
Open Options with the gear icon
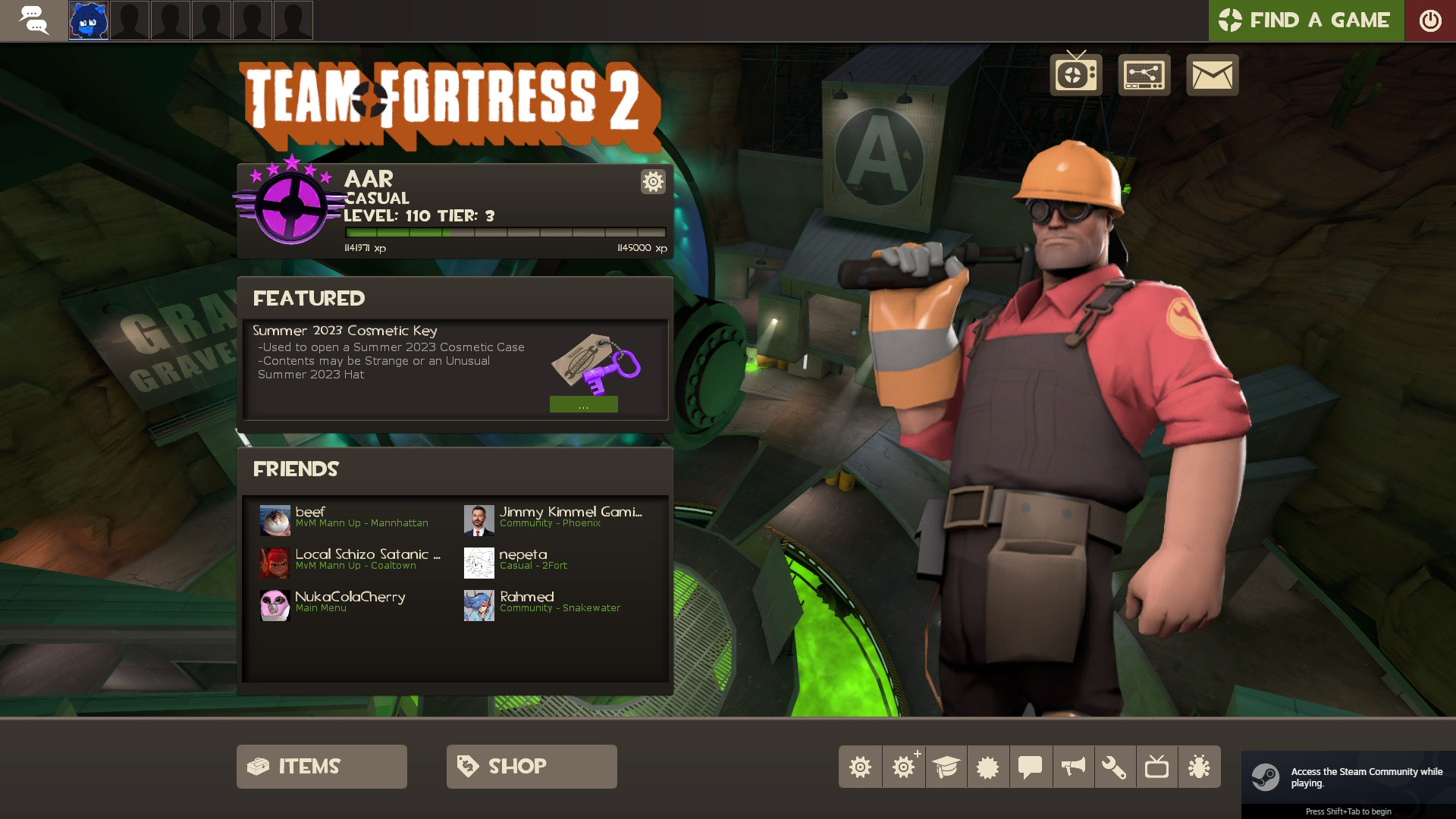860,767
